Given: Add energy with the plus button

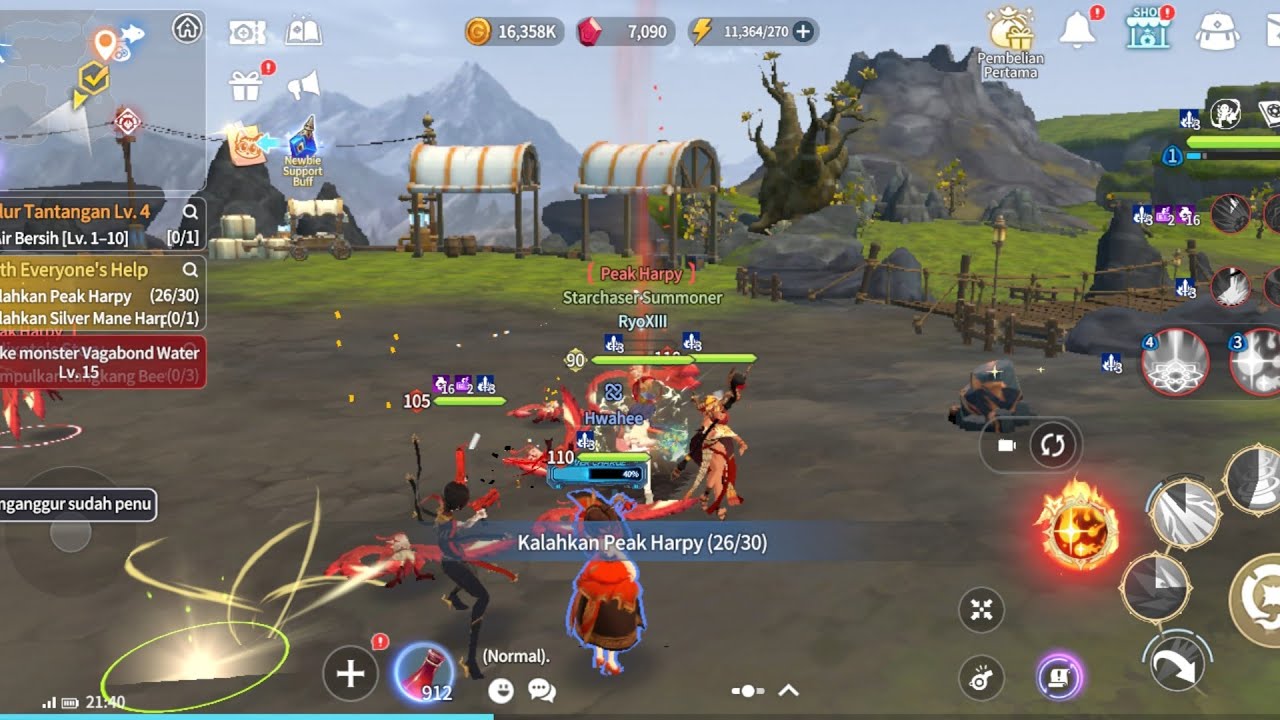Looking at the screenshot, I should coord(802,31).
